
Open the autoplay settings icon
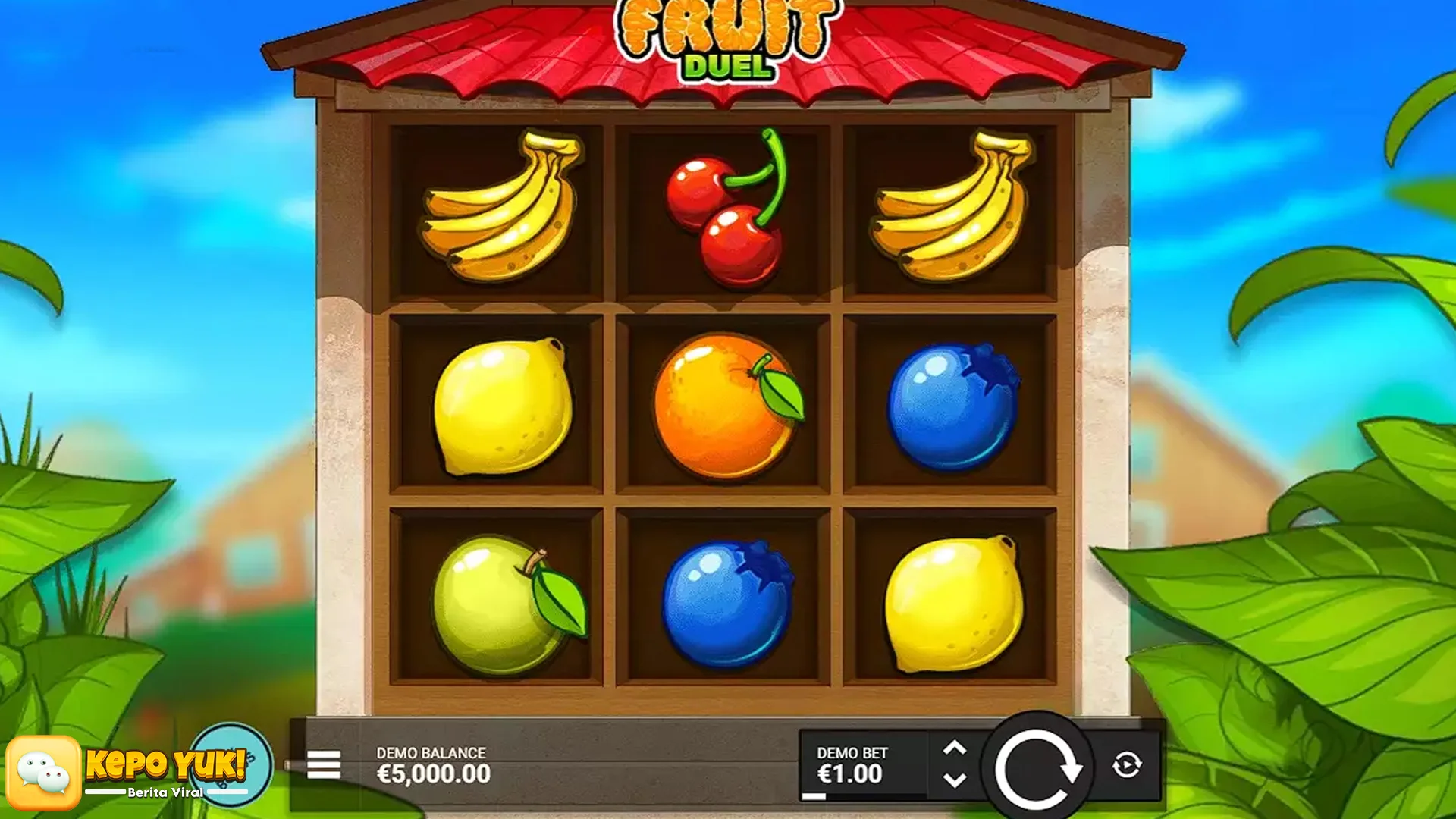click(x=1127, y=766)
